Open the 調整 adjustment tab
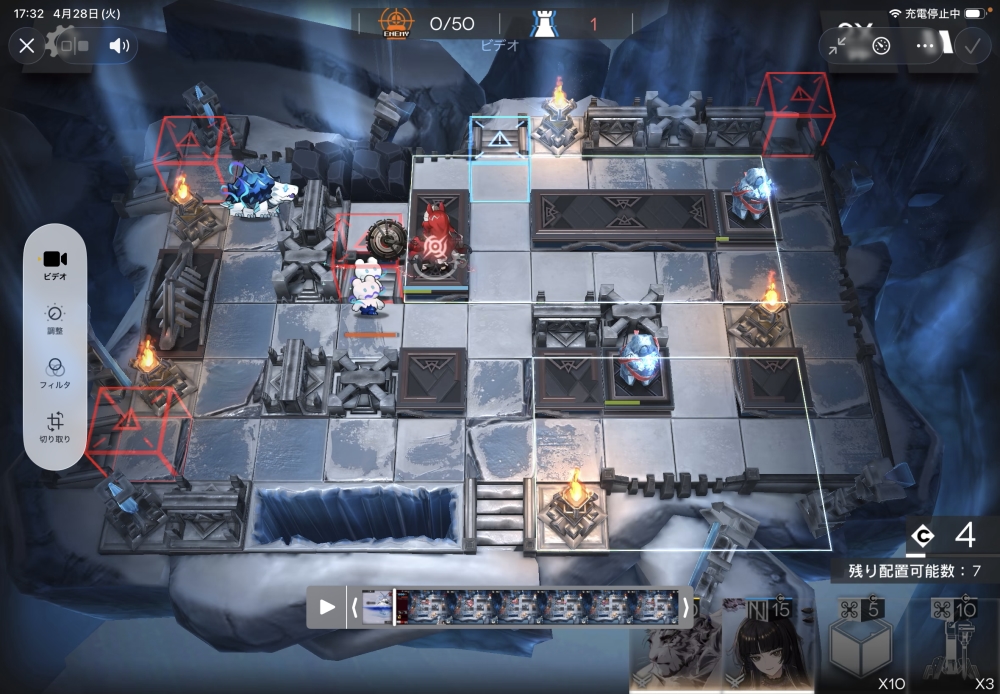1000x694 pixels. (56, 320)
